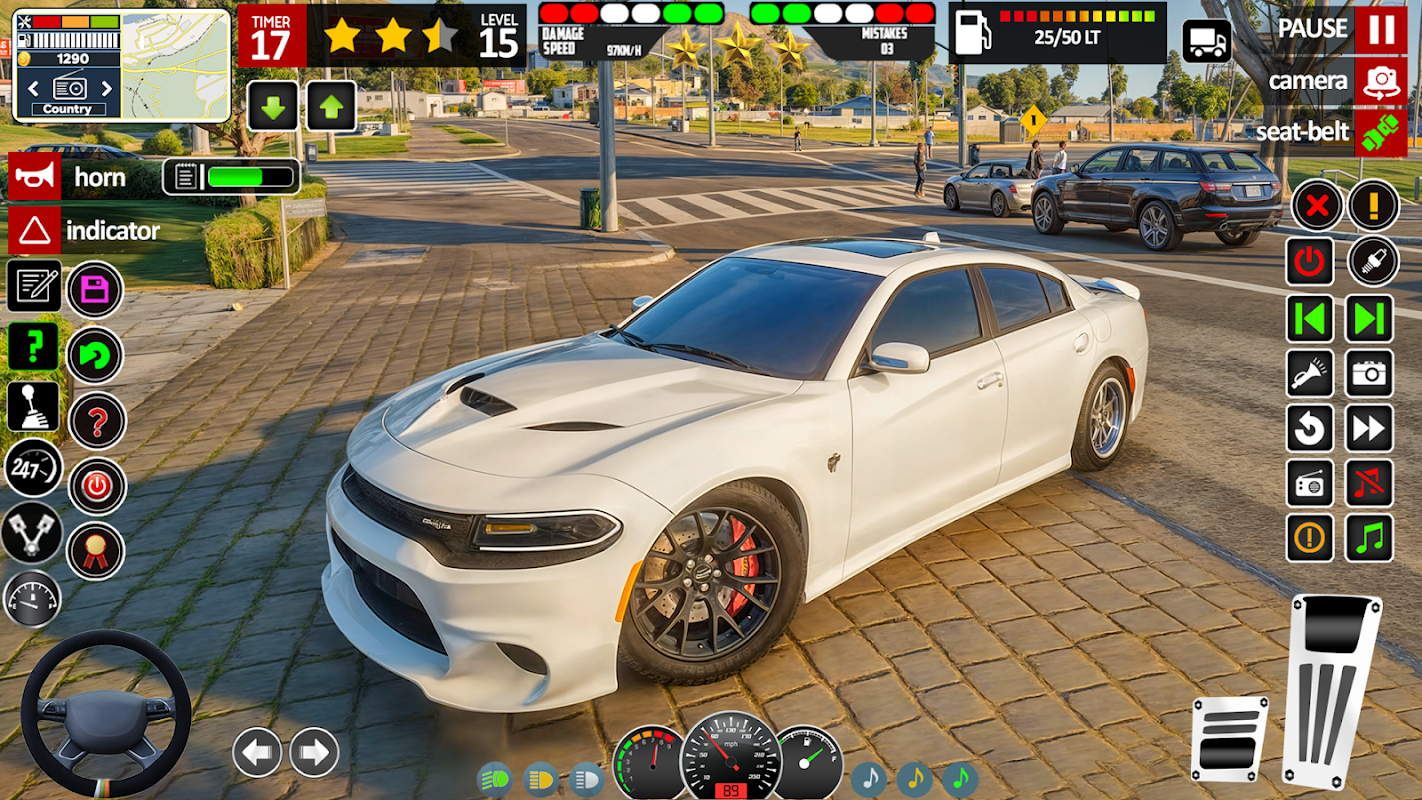Screen dimensions: 1422x800
Task: Select the tow truck icon
Action: 1207,41
